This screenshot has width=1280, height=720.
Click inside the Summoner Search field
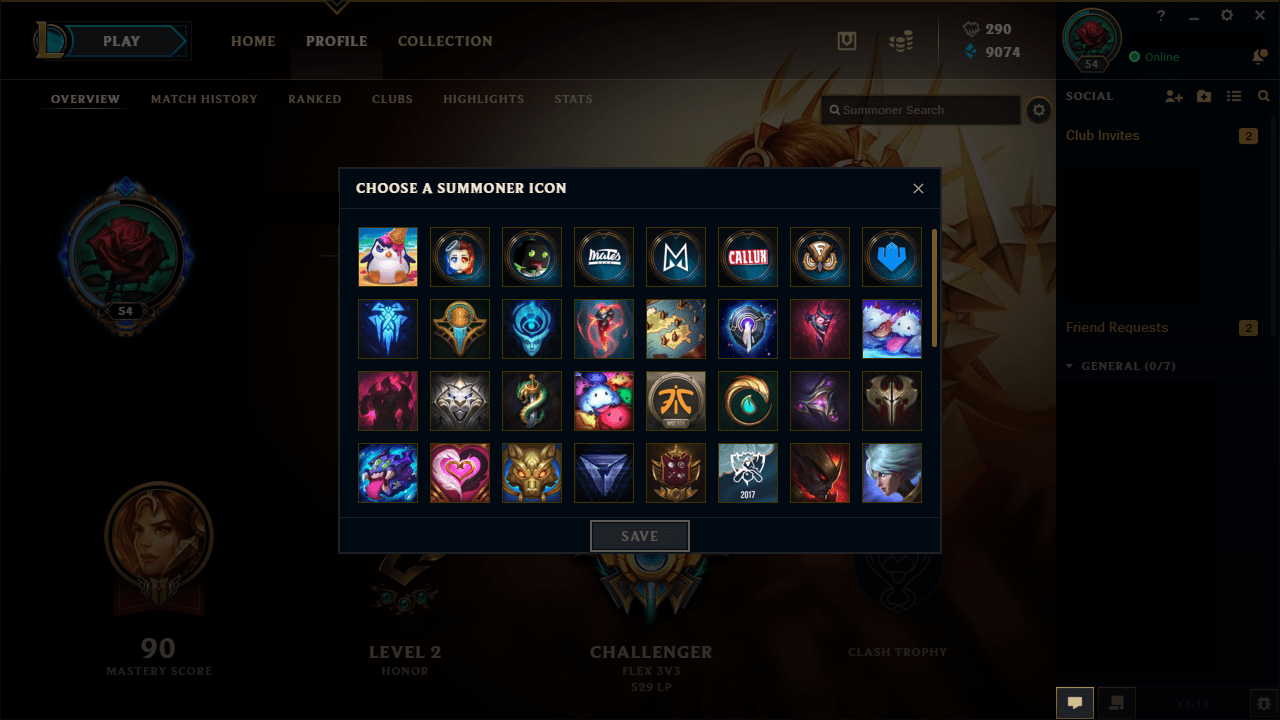click(920, 110)
